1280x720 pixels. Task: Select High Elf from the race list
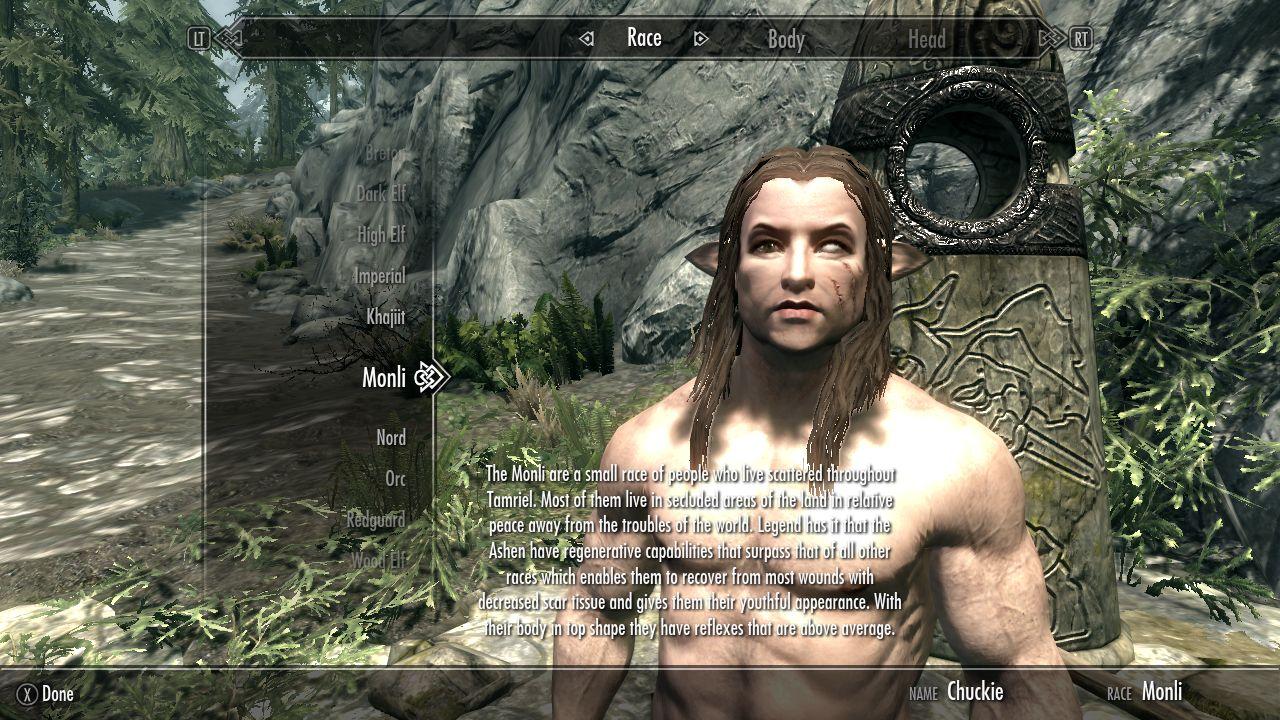coord(382,235)
